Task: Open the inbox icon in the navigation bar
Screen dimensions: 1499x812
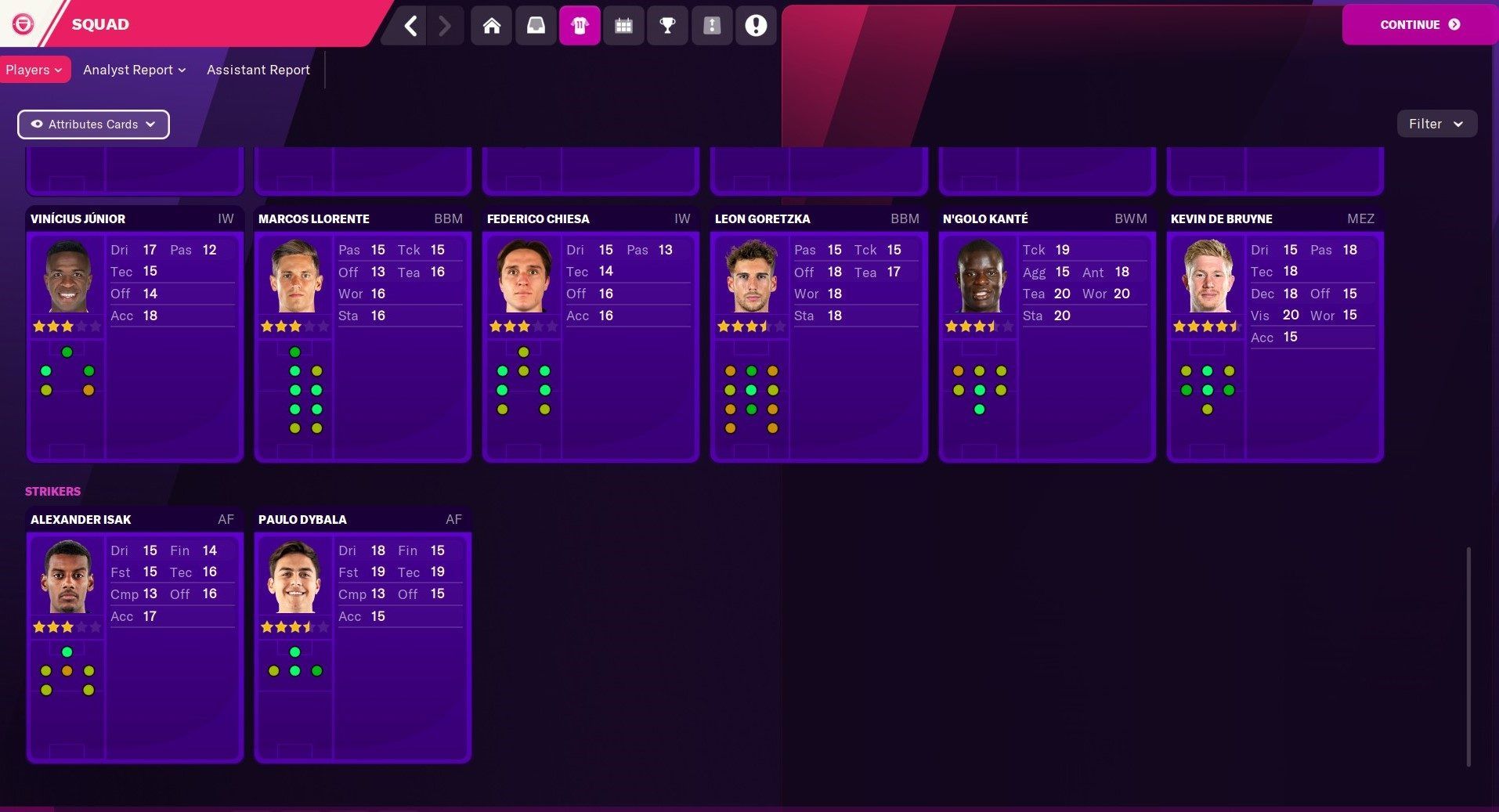Action: coord(536,25)
